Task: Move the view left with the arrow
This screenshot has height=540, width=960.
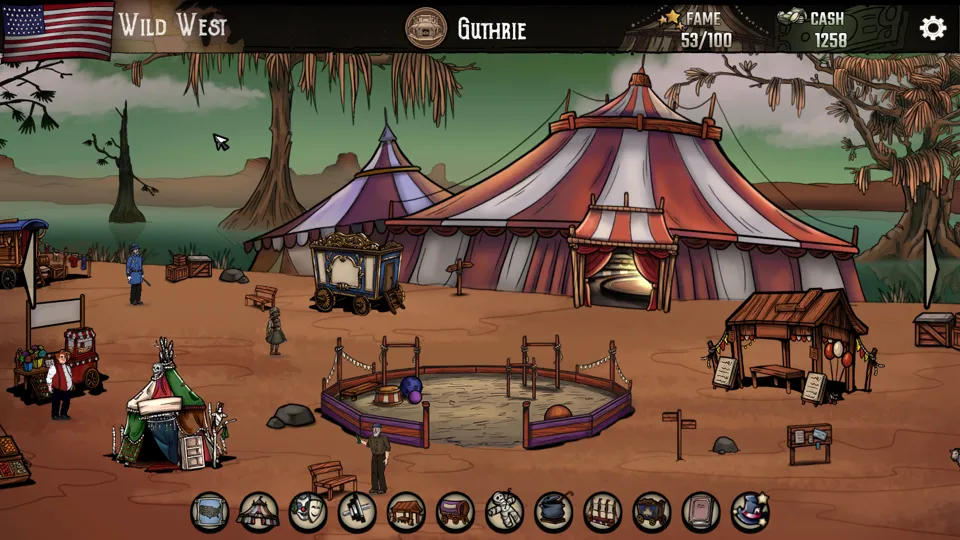Action: 30,268
